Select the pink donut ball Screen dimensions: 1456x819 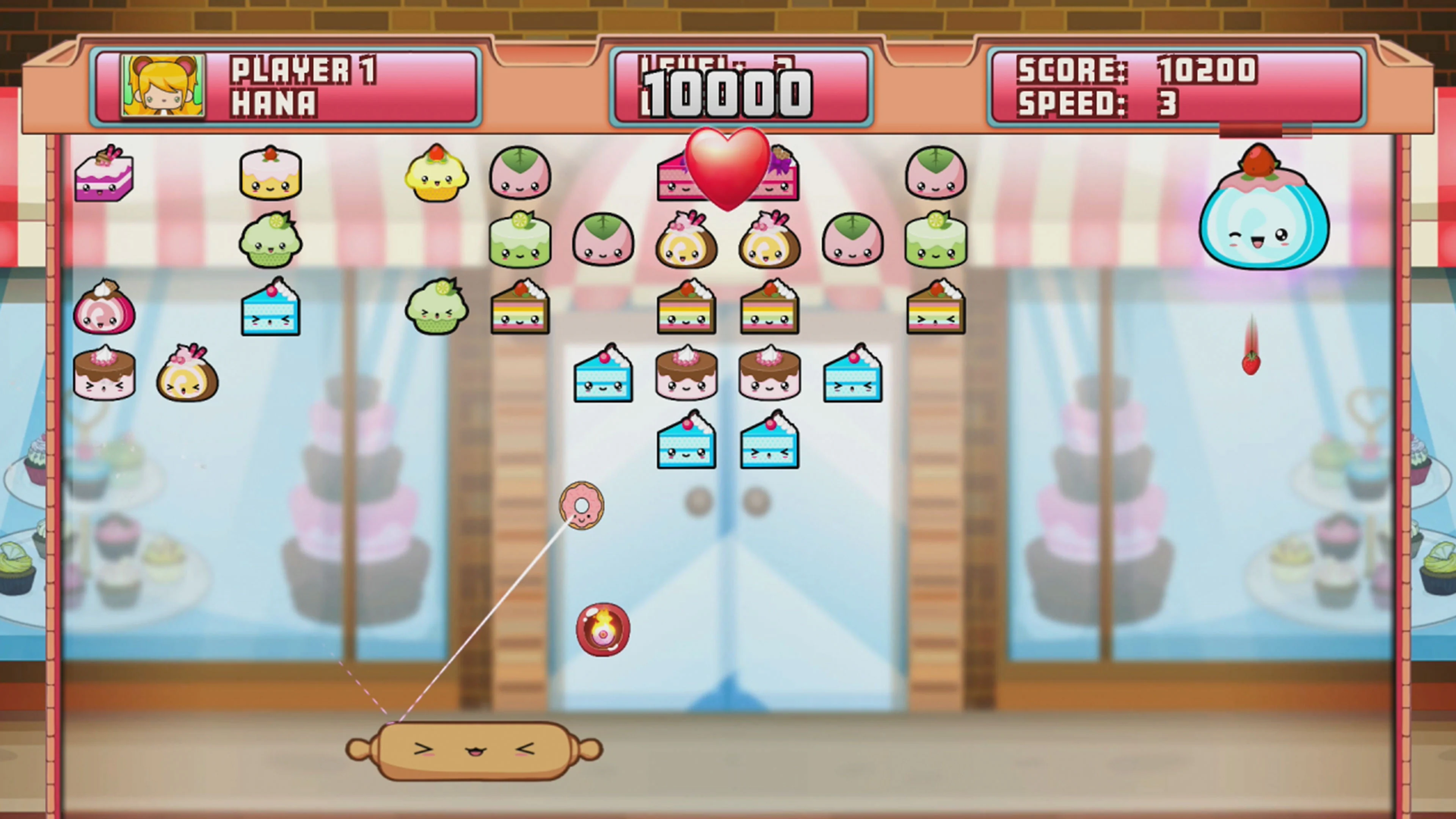582,505
